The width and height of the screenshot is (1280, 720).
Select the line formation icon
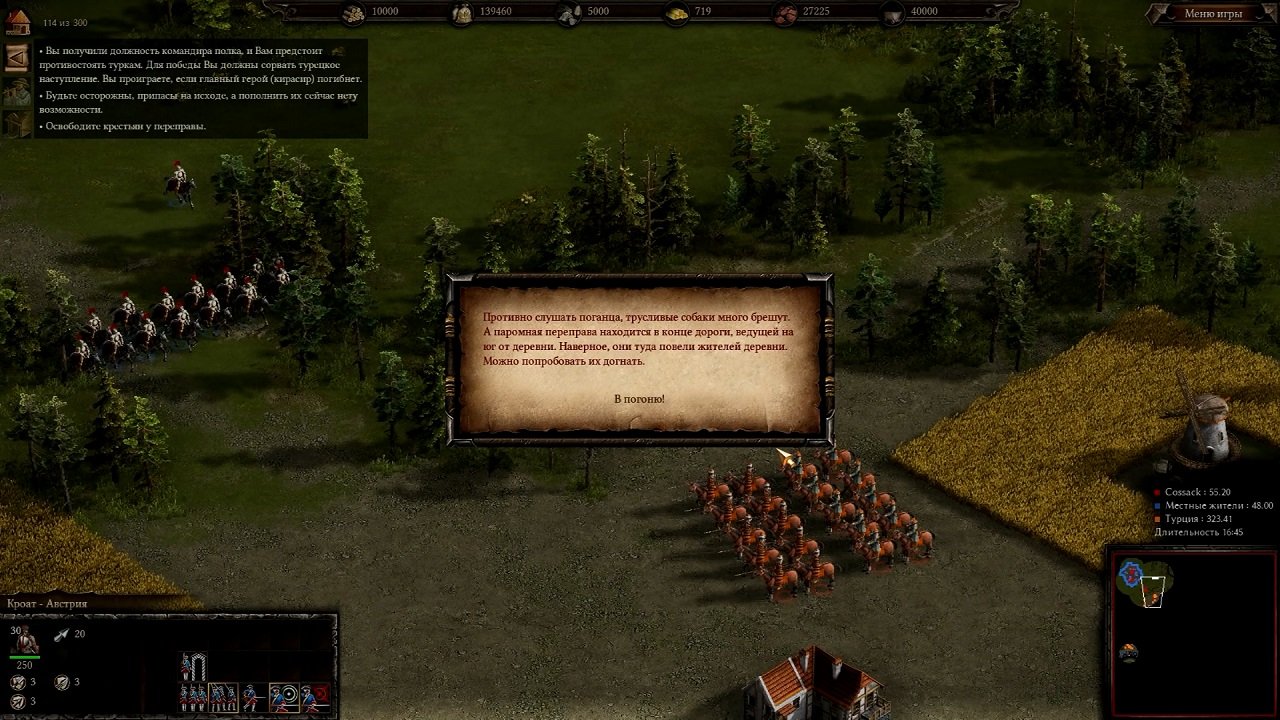coord(193,697)
